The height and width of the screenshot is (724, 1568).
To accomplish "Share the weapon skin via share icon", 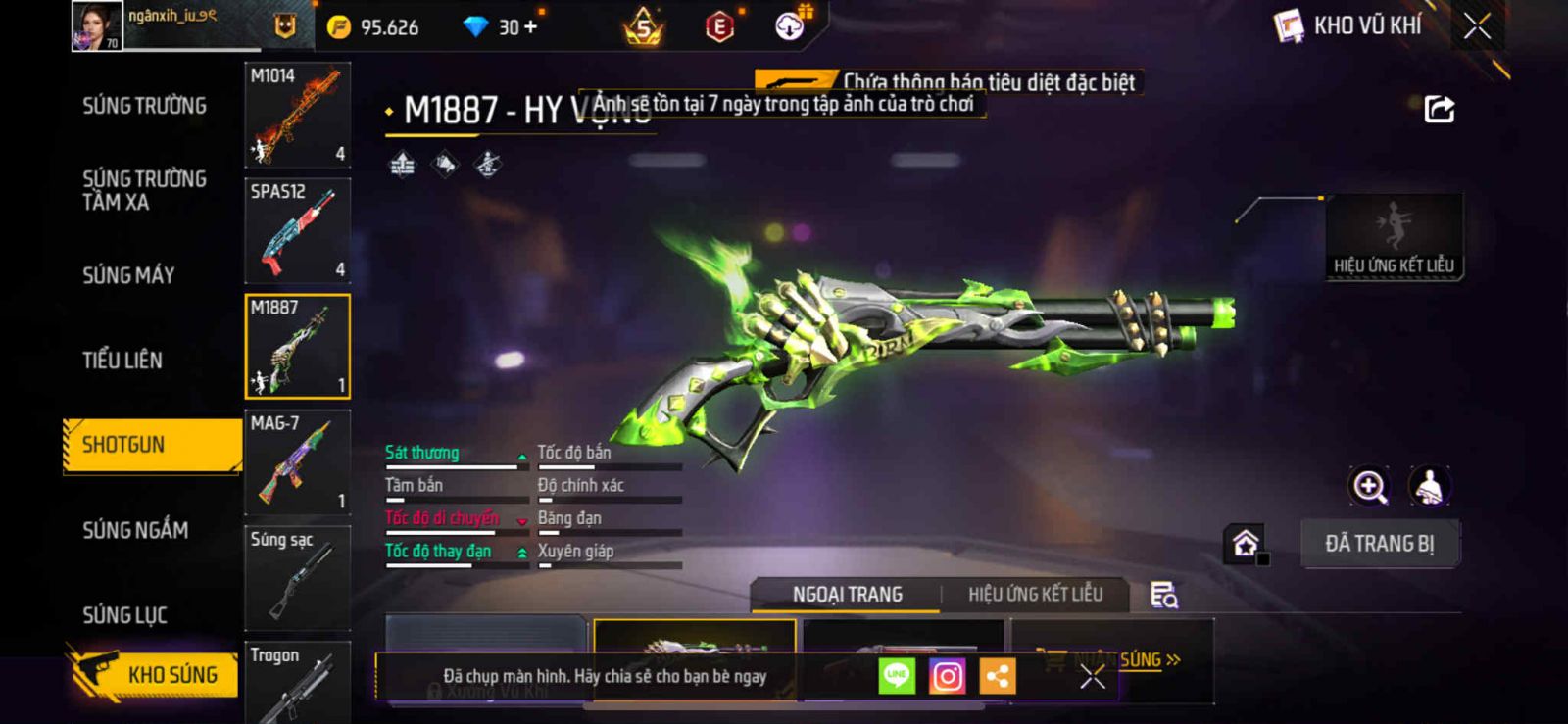I will tap(1439, 109).
